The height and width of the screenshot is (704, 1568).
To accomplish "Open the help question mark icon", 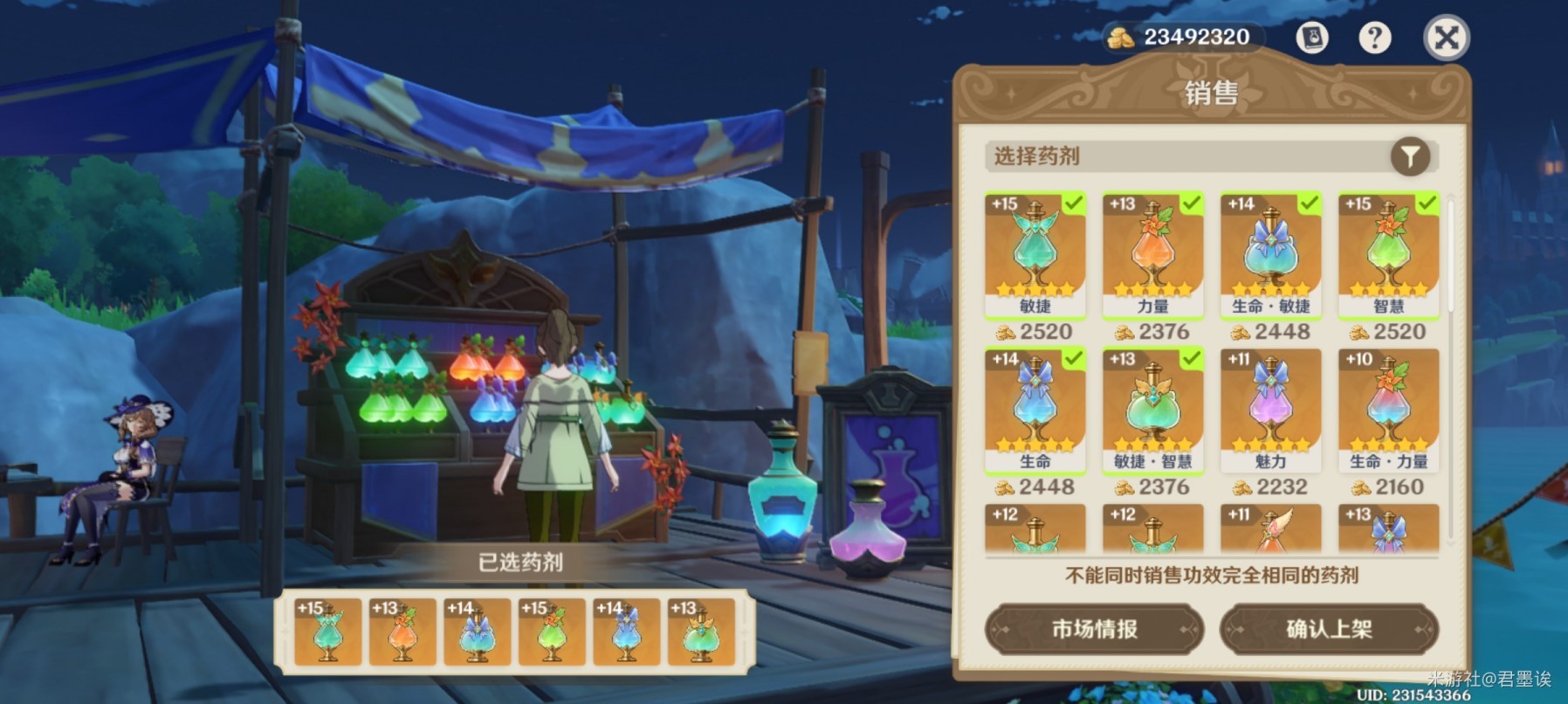I will pos(1376,37).
